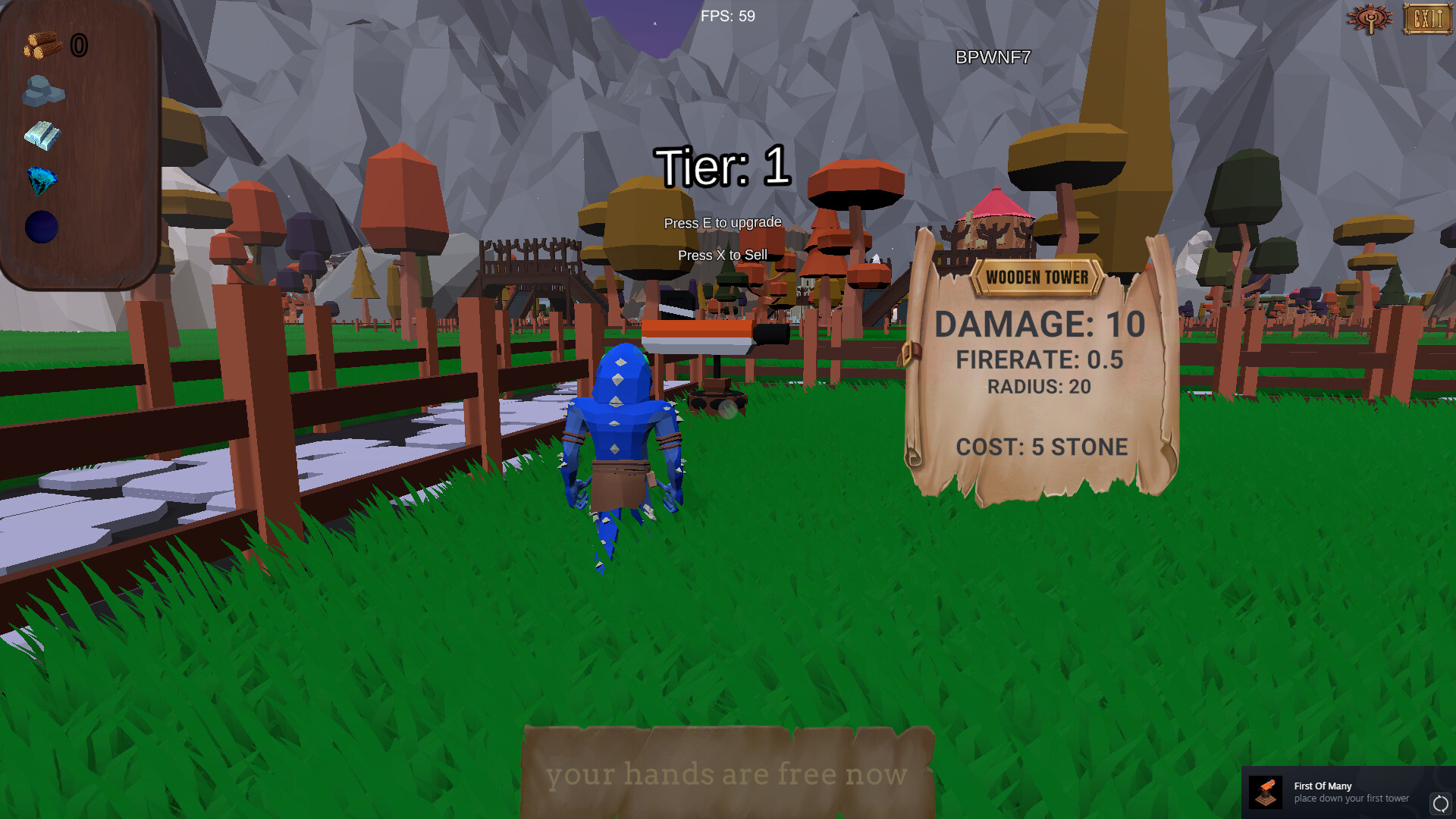Click the orange tower achievement thumbnail

coord(1266,792)
